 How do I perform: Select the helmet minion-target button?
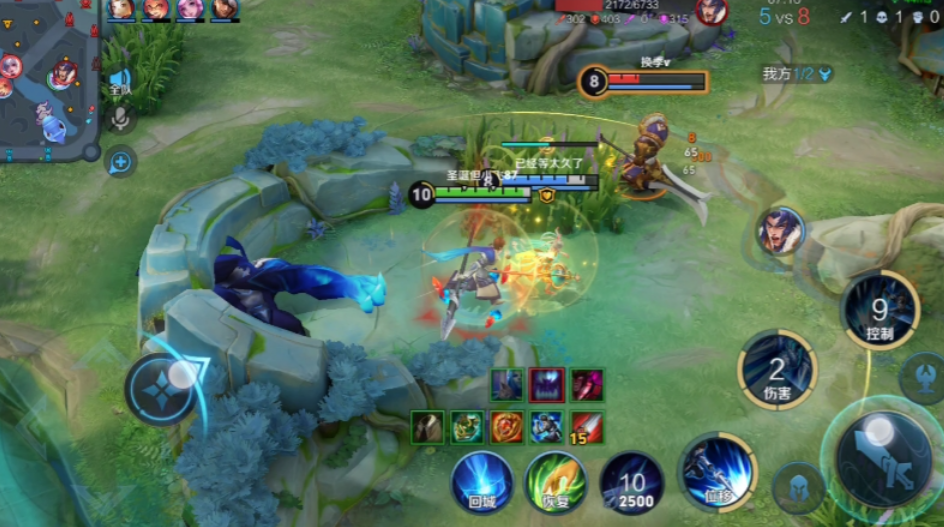(797, 489)
